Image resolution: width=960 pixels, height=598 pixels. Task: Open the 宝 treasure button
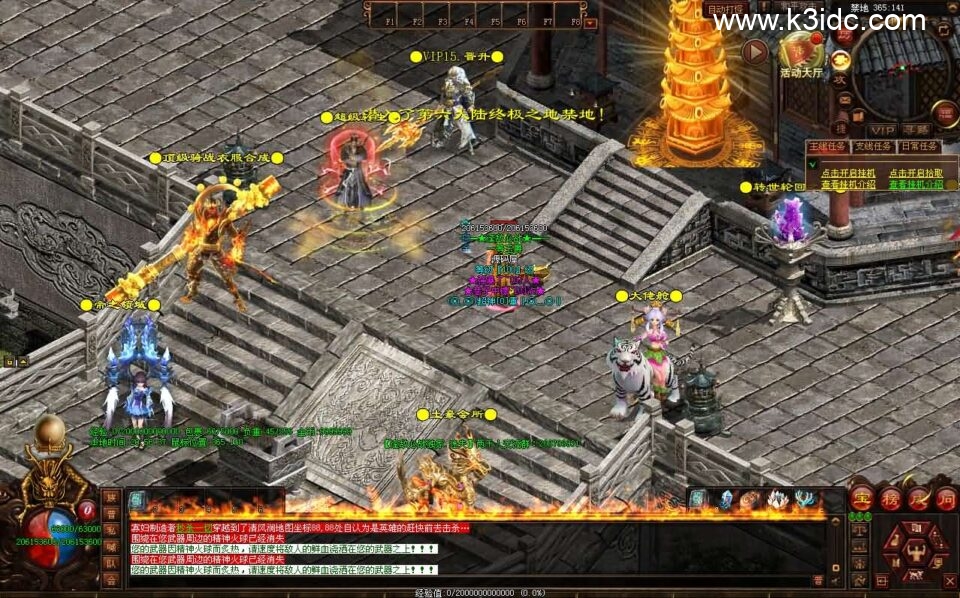click(x=861, y=497)
